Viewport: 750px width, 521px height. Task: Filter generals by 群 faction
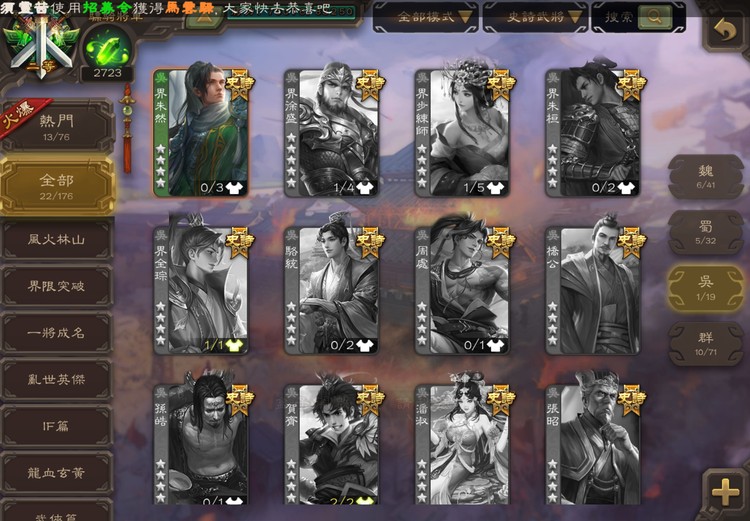click(706, 344)
